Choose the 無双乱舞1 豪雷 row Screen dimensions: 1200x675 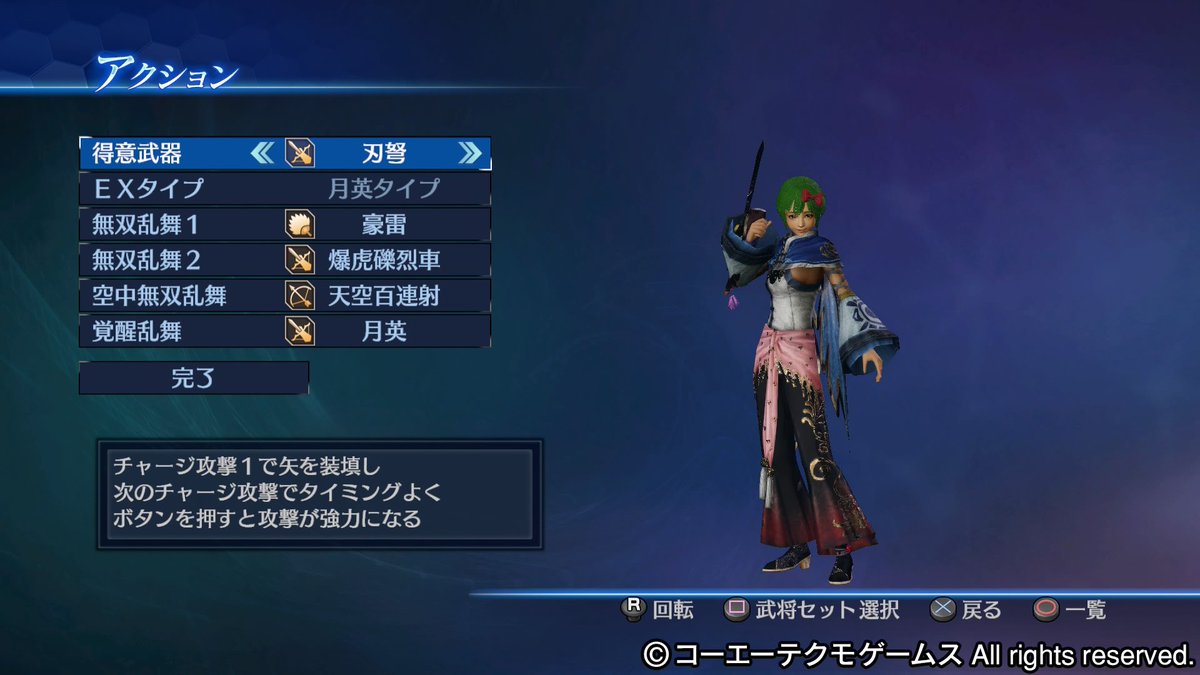[285, 224]
